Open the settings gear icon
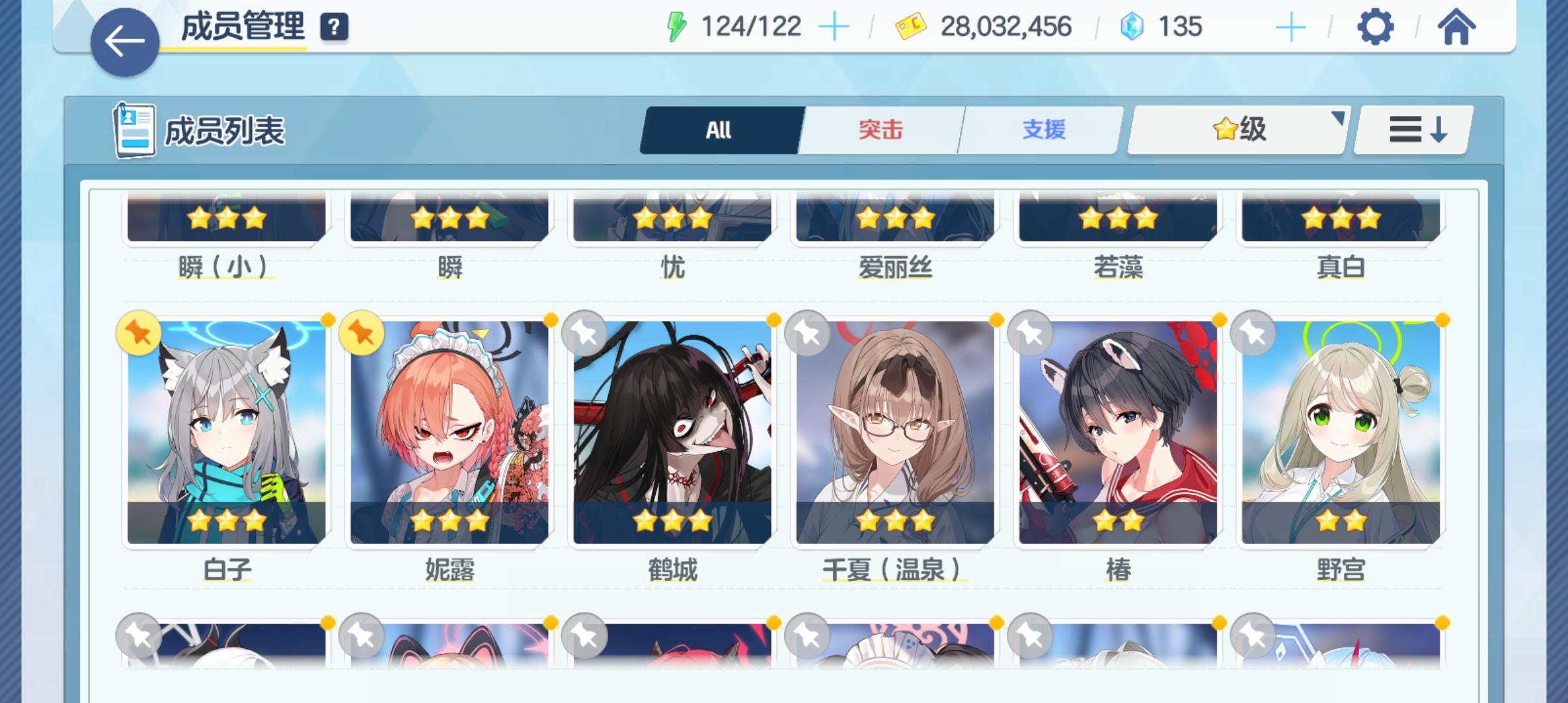1568x703 pixels. (x=1376, y=27)
